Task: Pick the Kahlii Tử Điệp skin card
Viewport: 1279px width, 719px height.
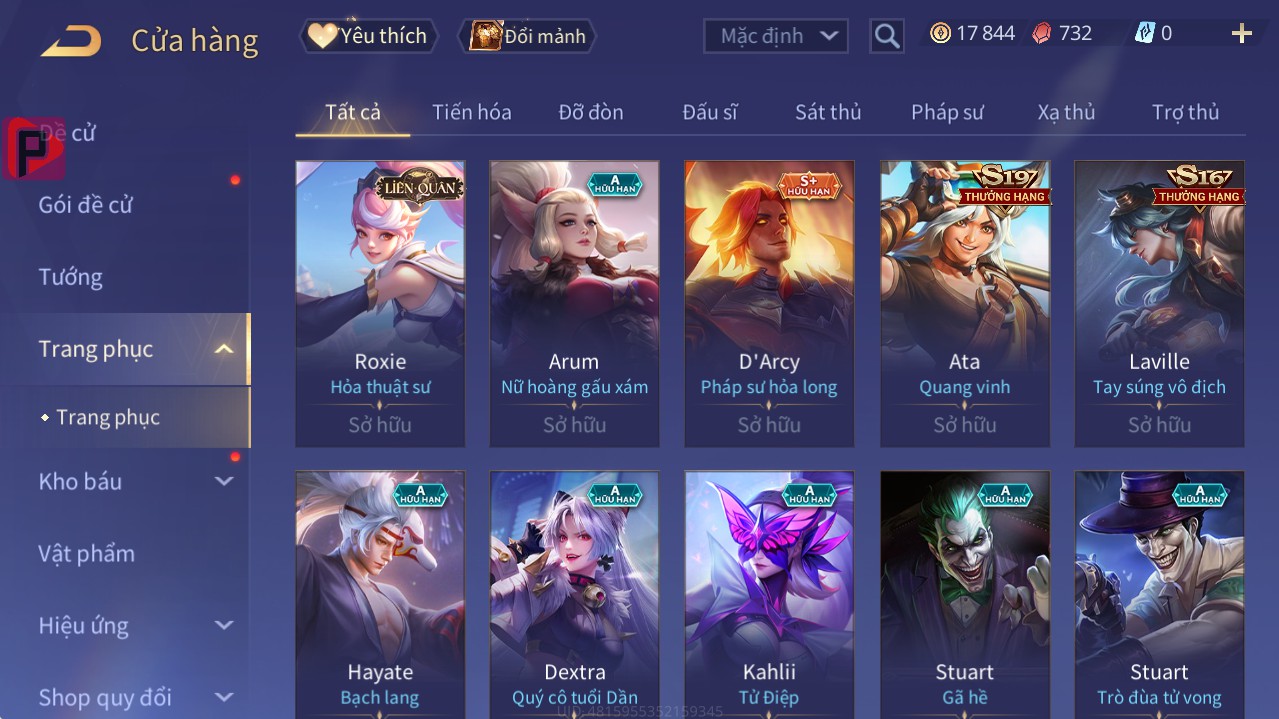Action: 769,595
